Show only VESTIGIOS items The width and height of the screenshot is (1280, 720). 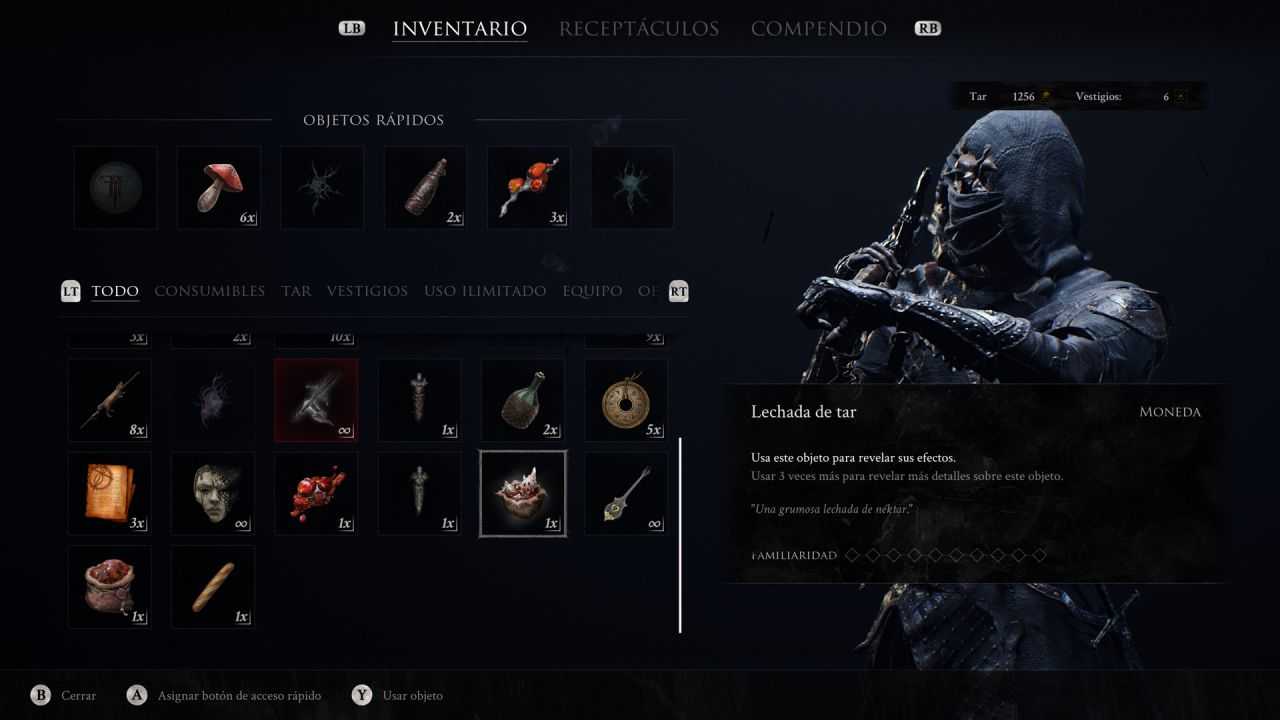[367, 291]
